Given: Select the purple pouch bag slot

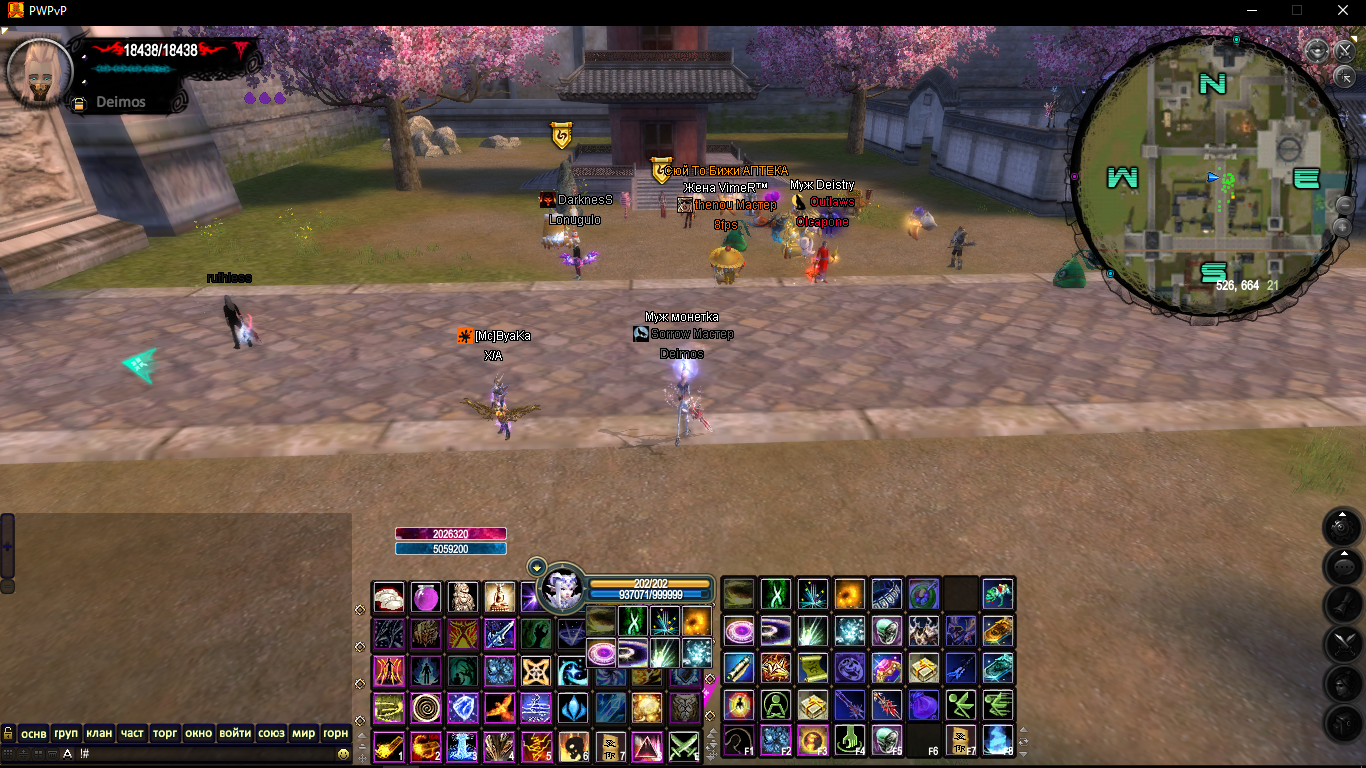Looking at the screenshot, I should [923, 704].
